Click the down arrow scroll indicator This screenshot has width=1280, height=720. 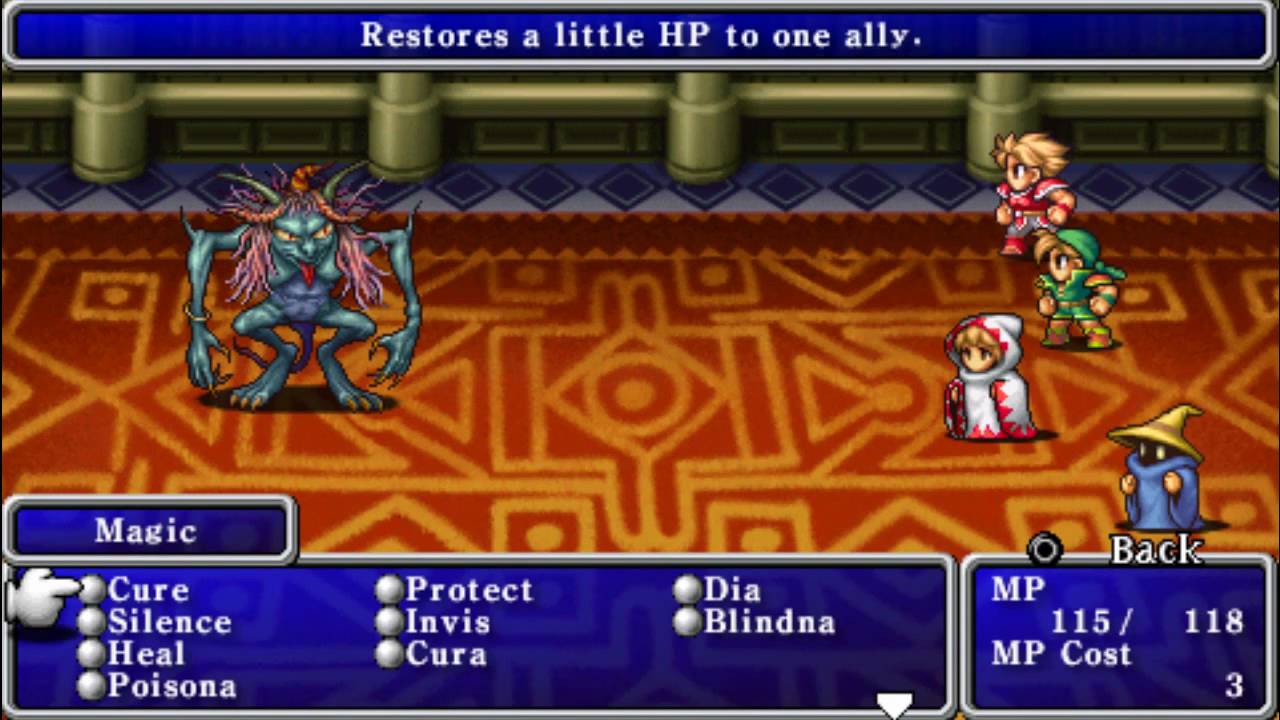(x=893, y=700)
